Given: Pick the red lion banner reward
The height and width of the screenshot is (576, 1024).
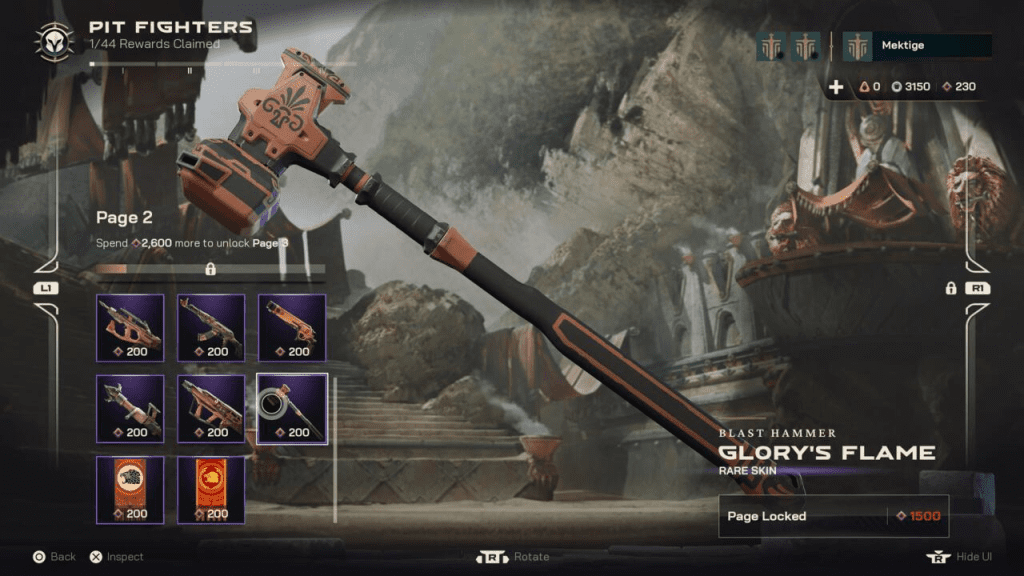Looking at the screenshot, I should [x=211, y=489].
